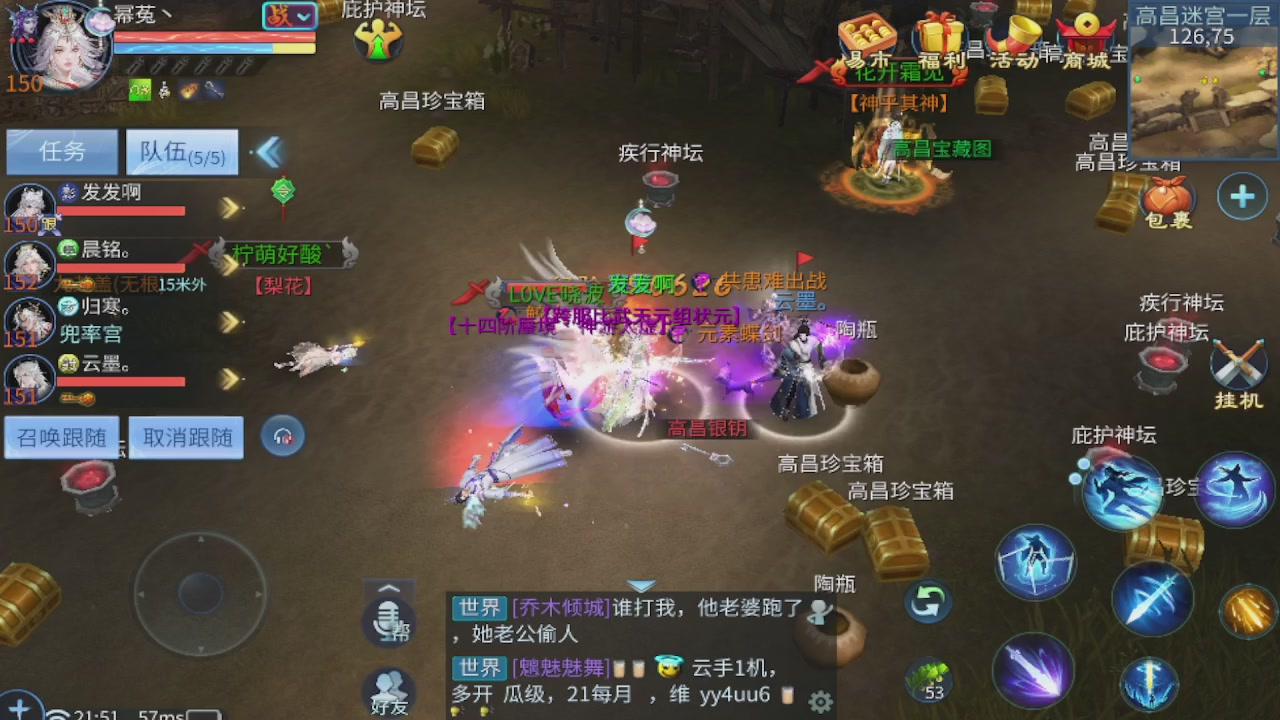Toggle the blue headset voice channel
The image size is (1280, 720).
click(282, 436)
